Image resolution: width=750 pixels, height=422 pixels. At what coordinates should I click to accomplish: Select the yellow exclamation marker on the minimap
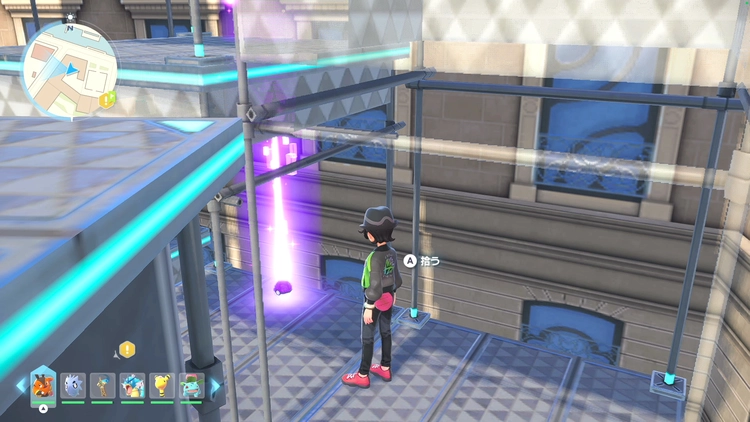click(105, 98)
